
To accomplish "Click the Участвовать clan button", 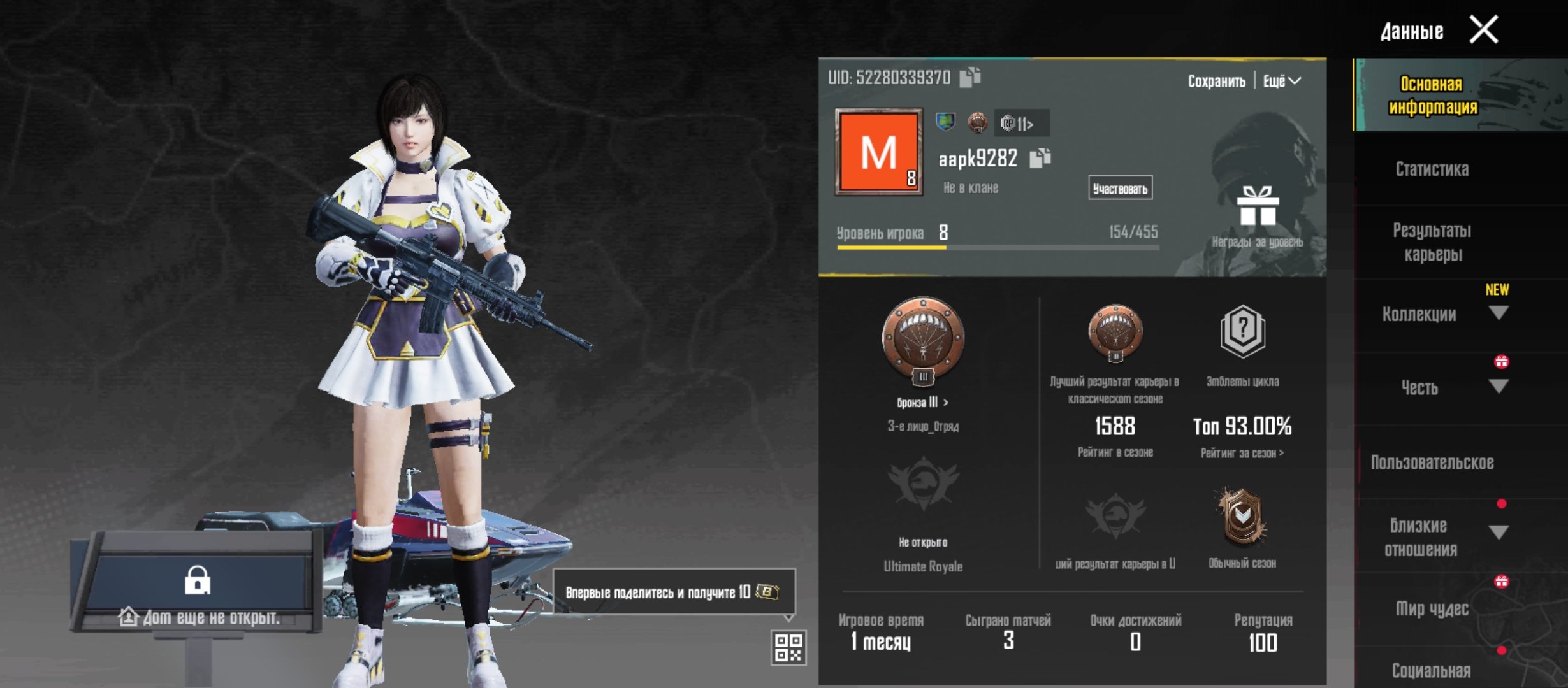I will (1120, 189).
